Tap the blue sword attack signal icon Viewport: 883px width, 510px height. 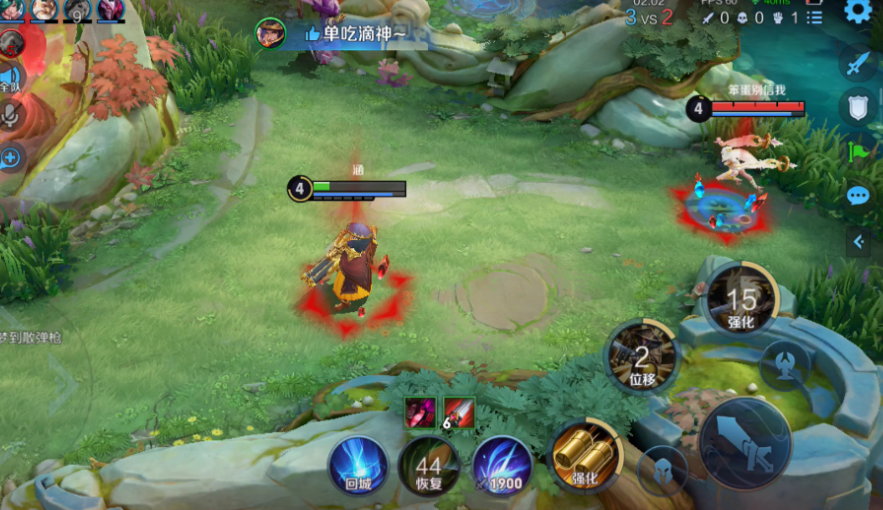click(858, 64)
